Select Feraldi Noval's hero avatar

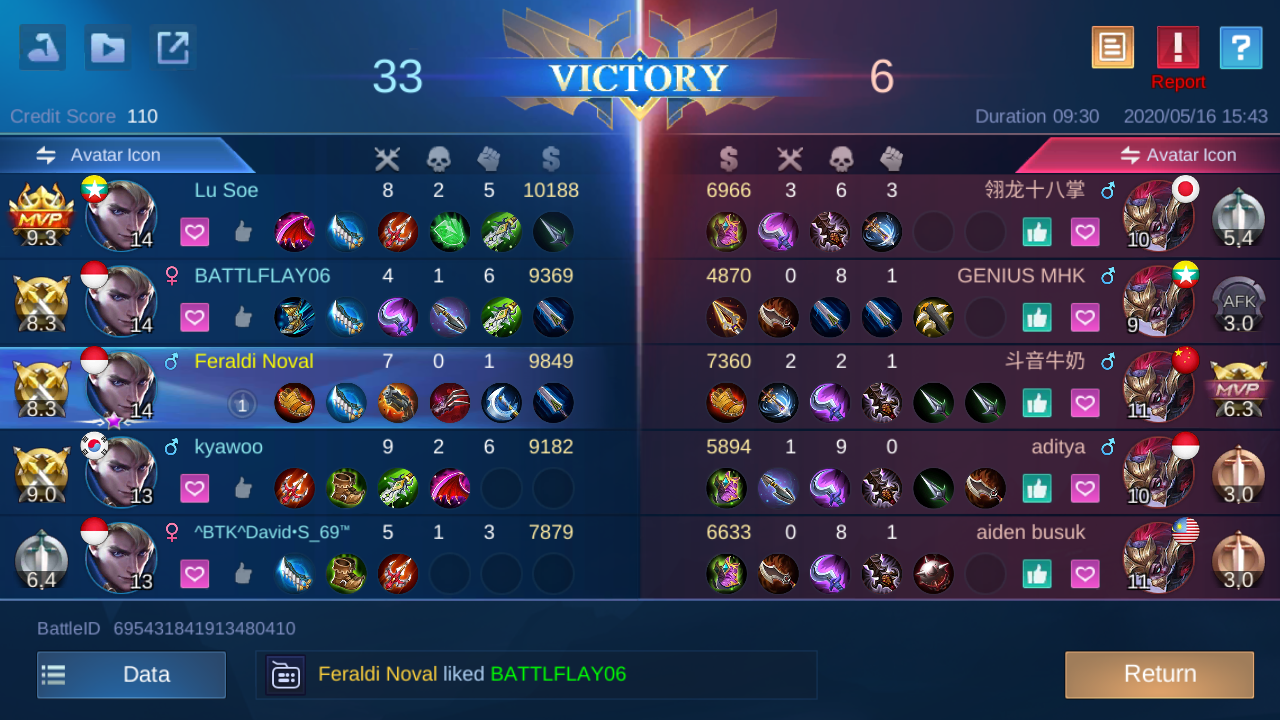[123, 385]
